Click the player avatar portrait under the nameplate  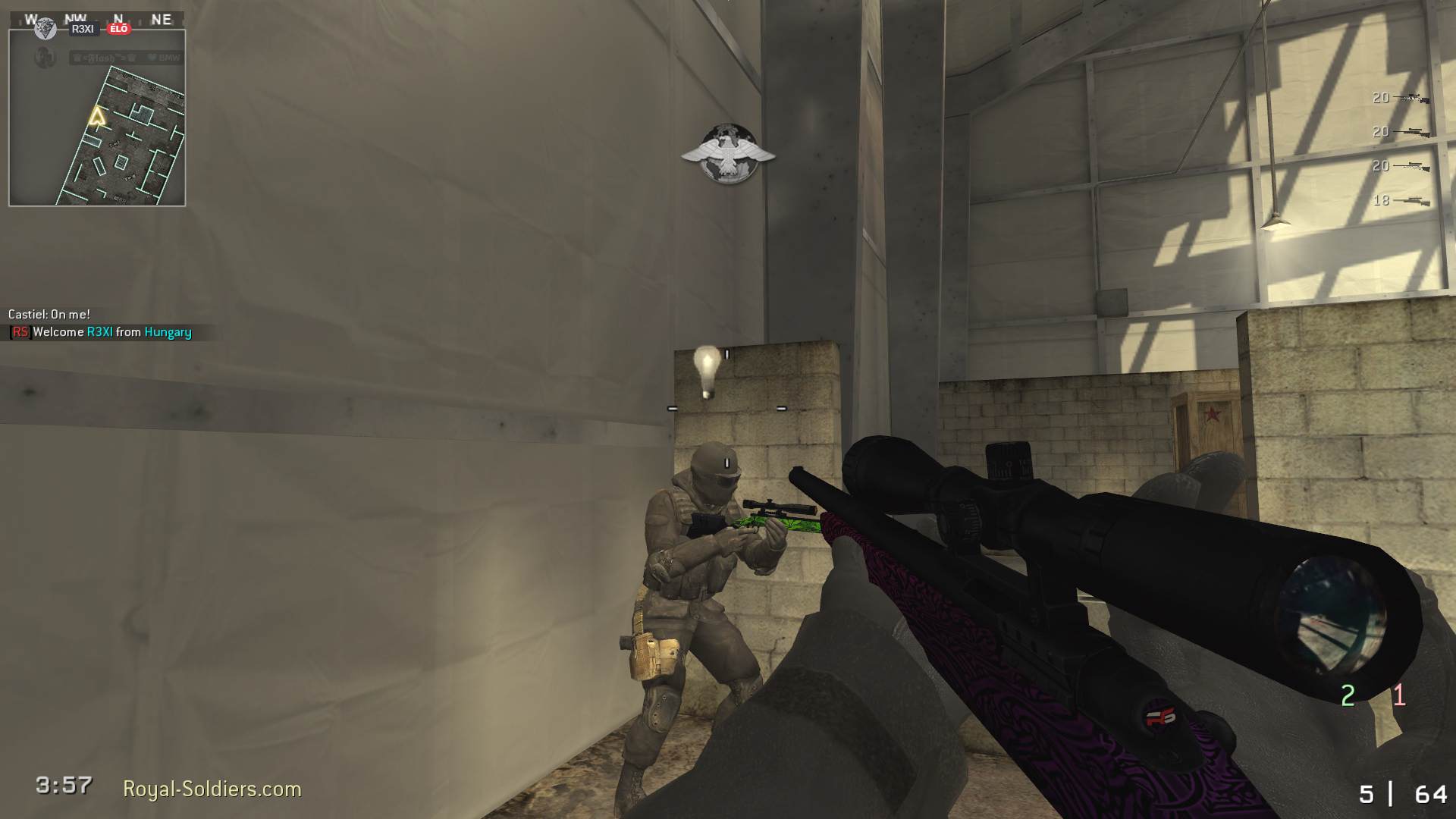coord(44,57)
